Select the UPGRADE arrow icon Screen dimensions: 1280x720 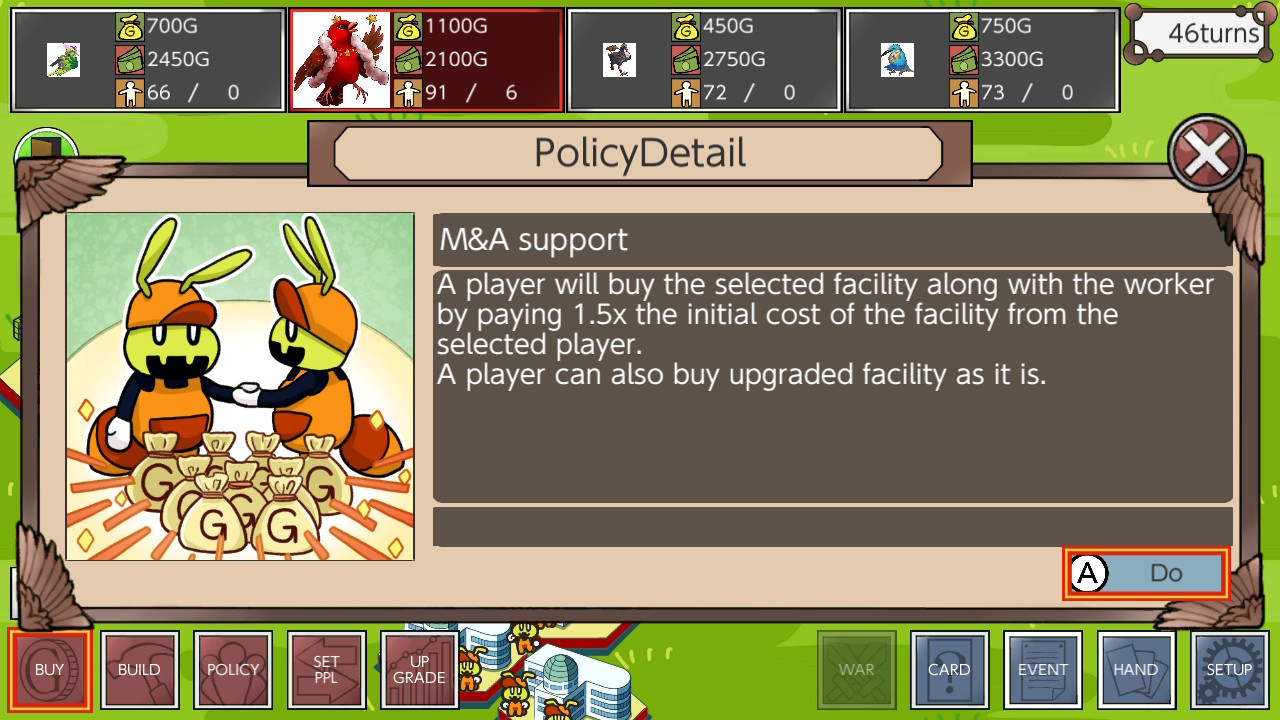pos(419,669)
